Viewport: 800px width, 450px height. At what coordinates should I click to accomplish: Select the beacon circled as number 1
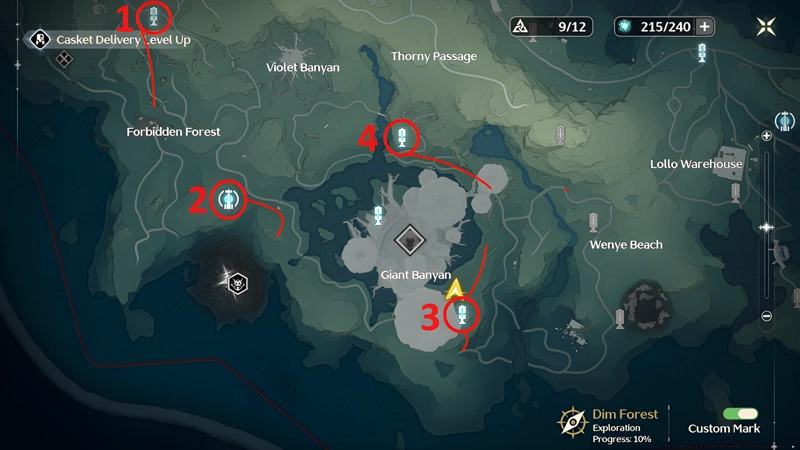coord(154,16)
